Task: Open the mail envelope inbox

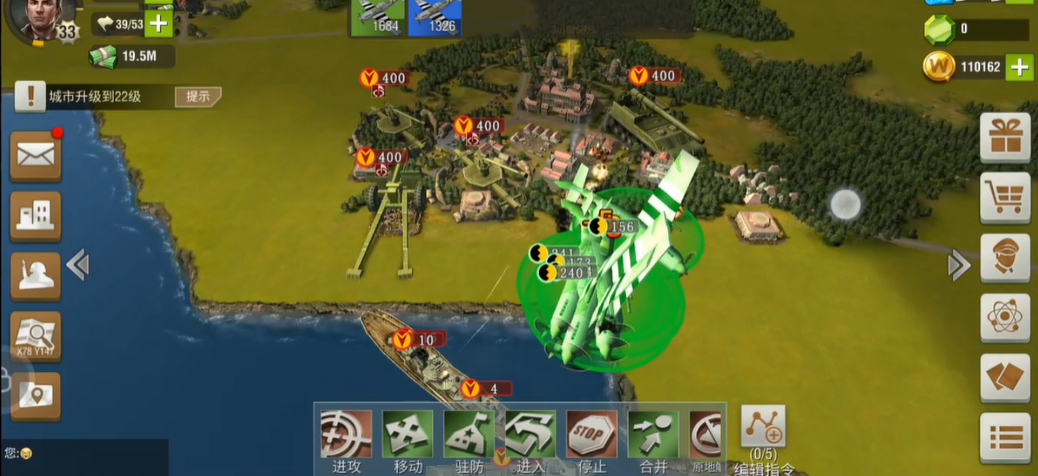Action: (x=36, y=155)
